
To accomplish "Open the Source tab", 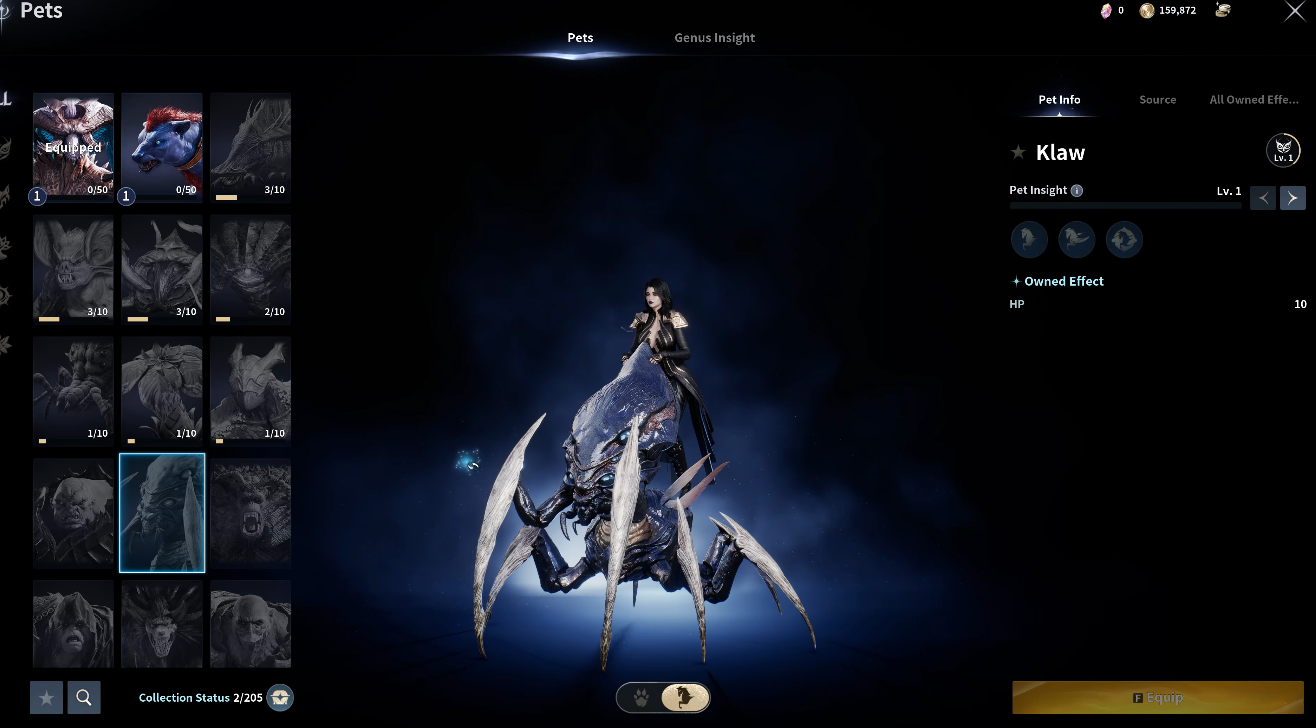I will [x=1157, y=100].
